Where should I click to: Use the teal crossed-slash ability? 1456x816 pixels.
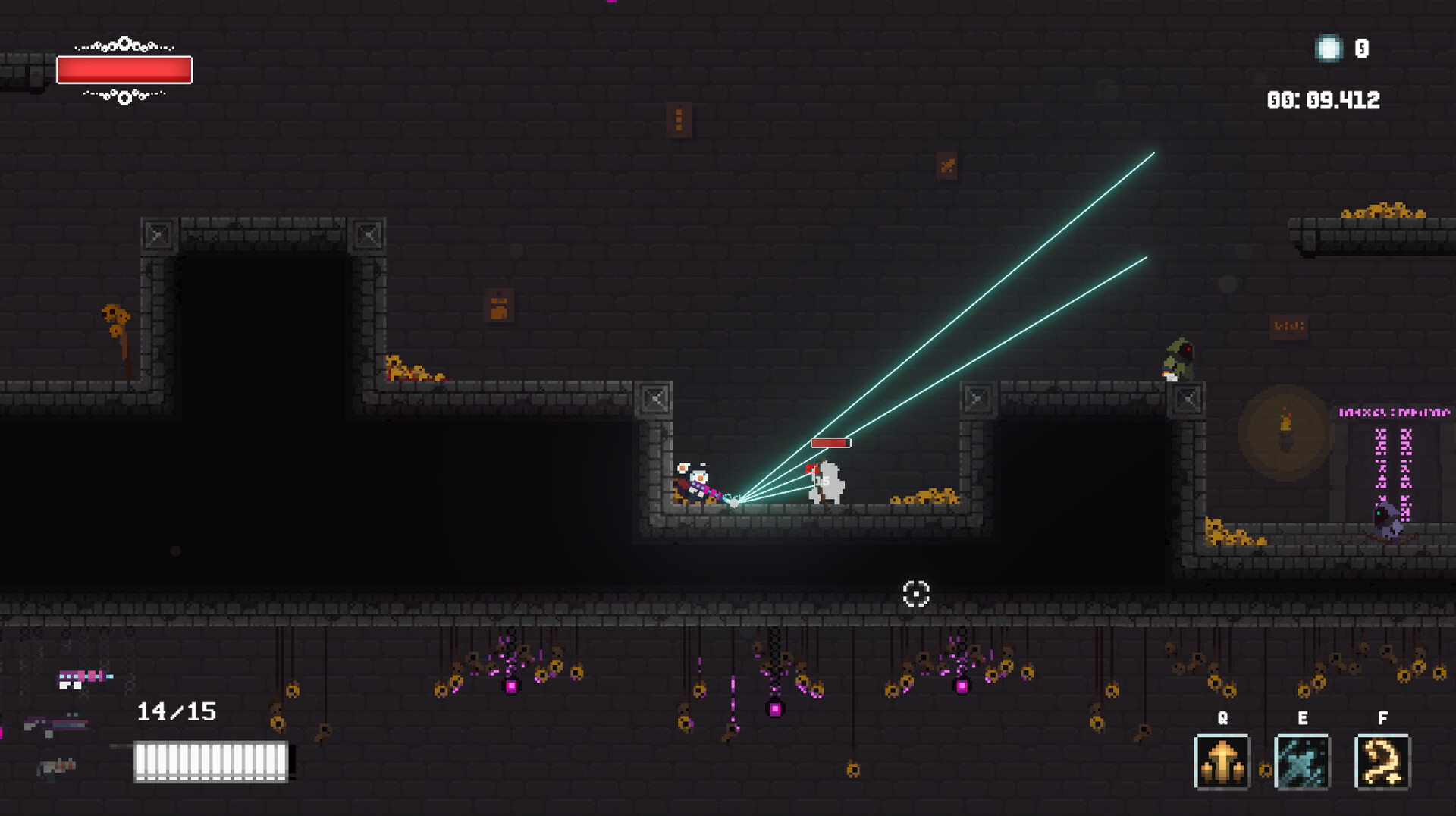coord(1302,761)
